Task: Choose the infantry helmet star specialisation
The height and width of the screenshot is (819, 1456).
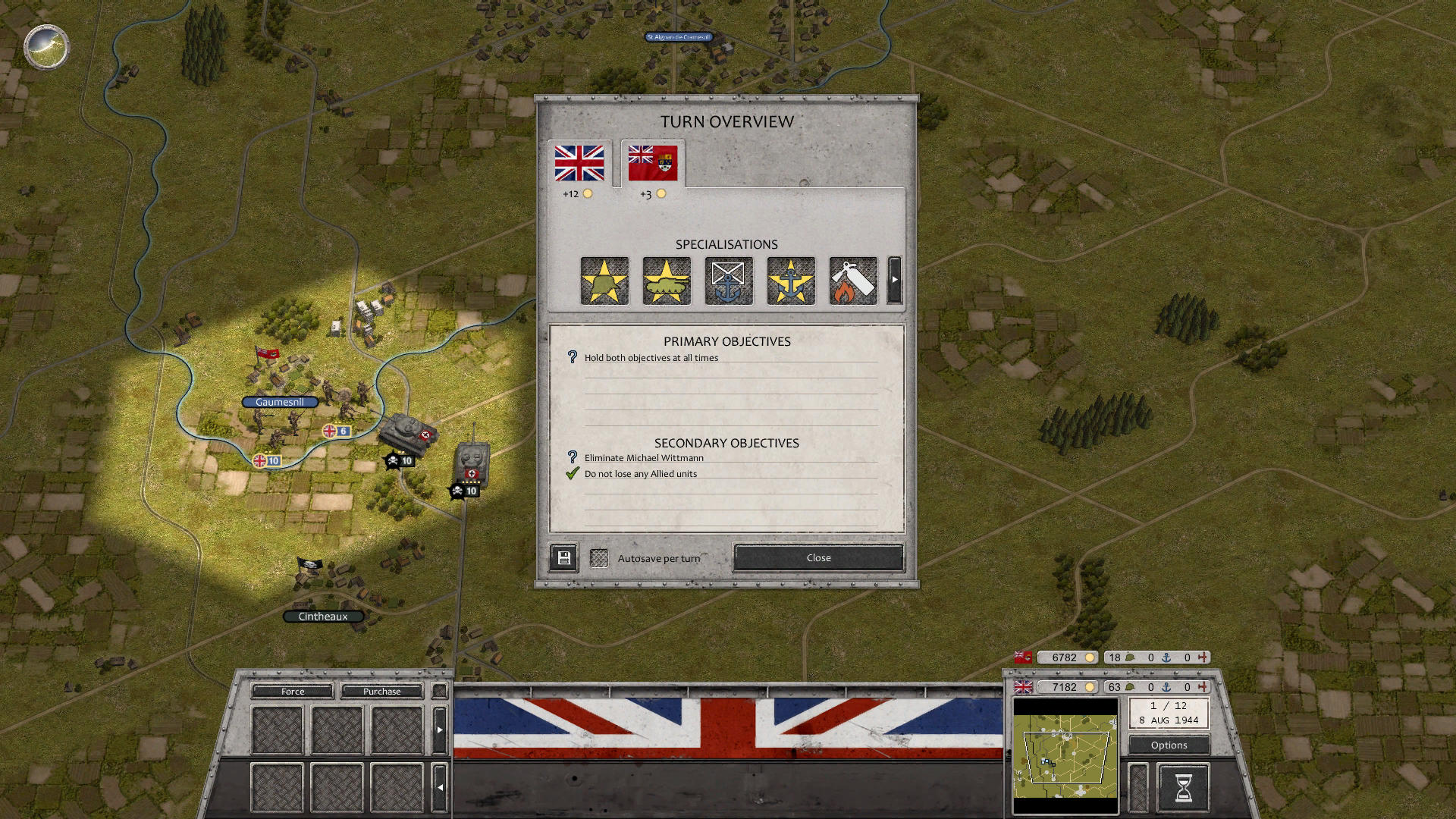Action: point(604,281)
